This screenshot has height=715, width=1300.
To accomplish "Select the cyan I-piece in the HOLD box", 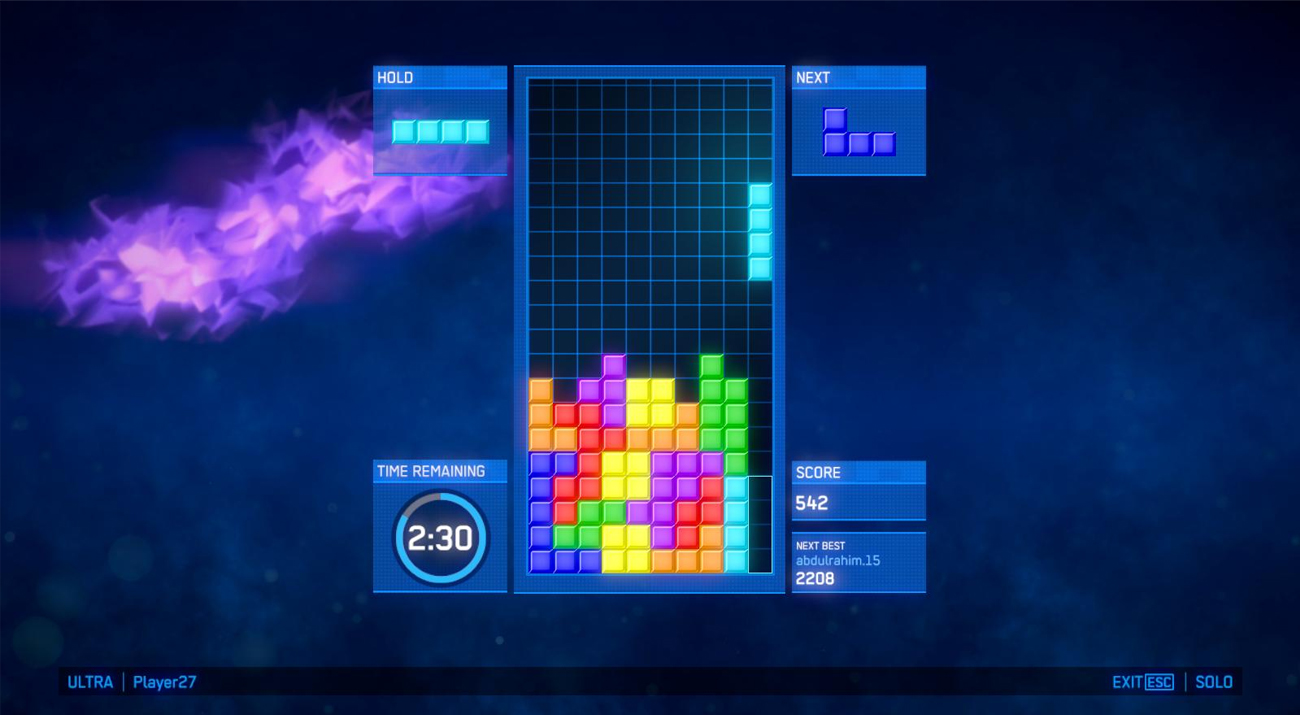I will coord(440,131).
